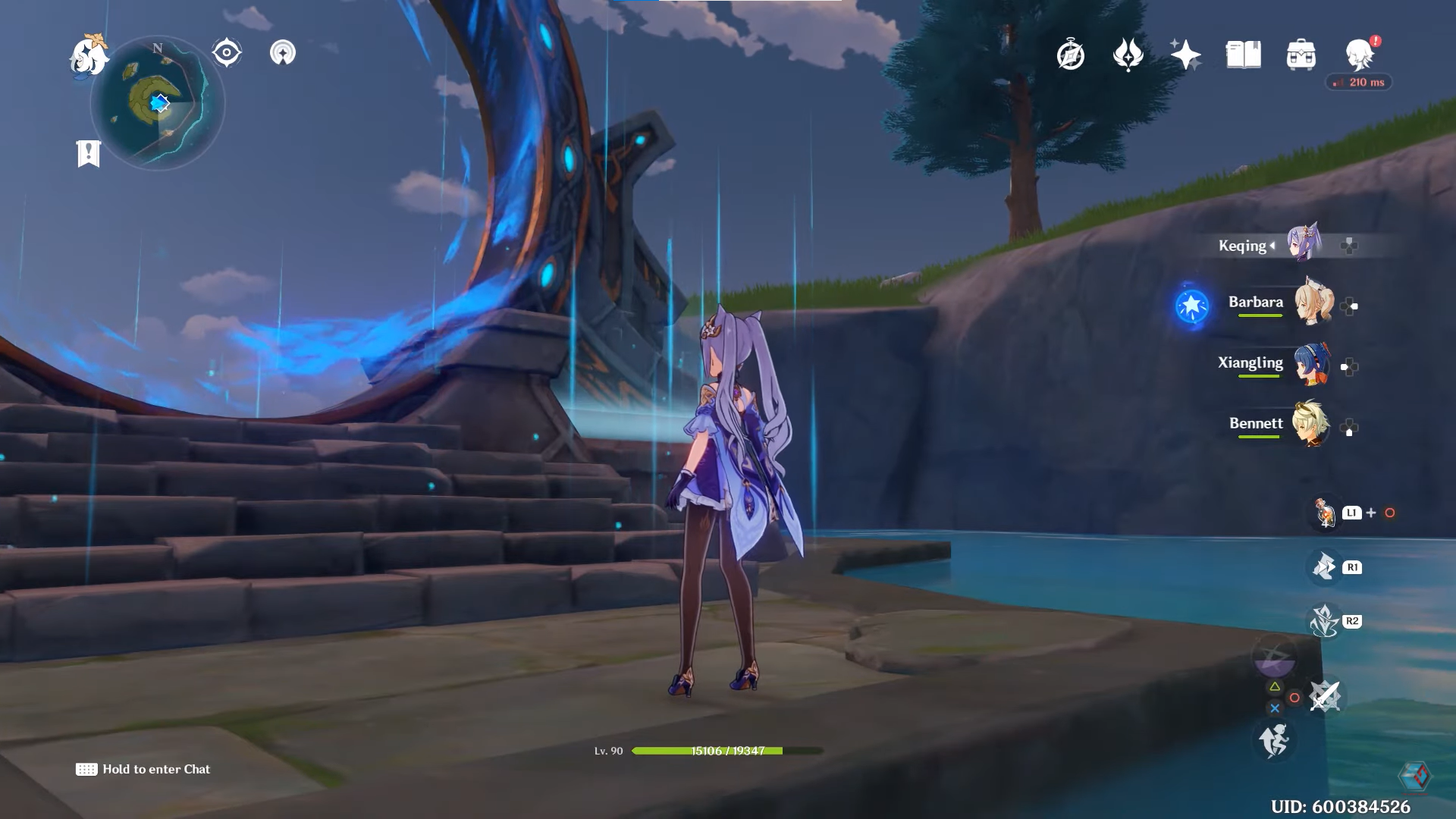Select Keqing in the party list

pyautogui.click(x=1304, y=245)
